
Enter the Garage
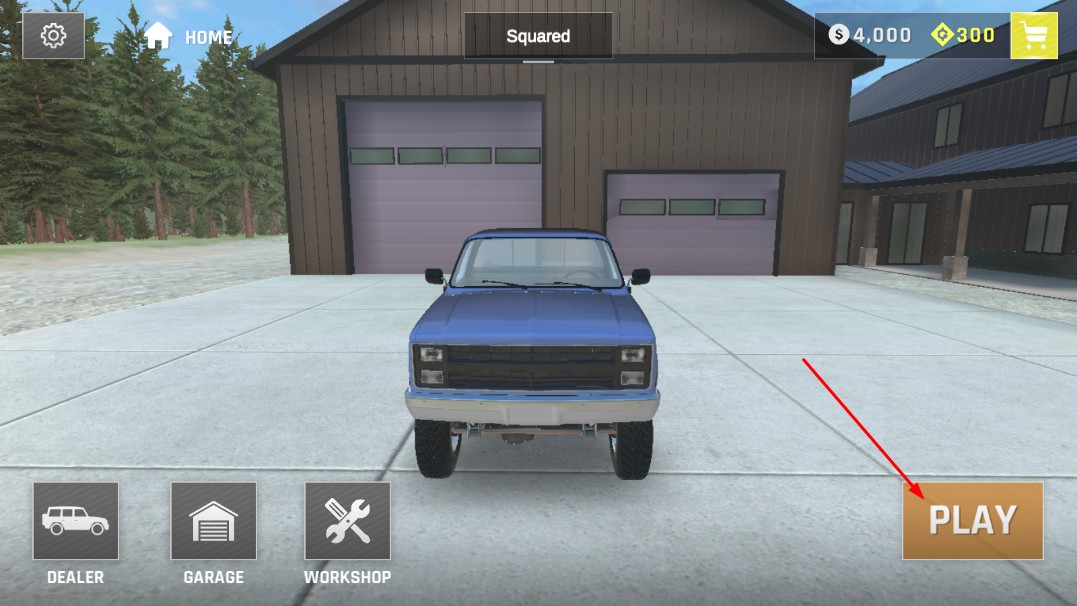pyautogui.click(x=213, y=521)
